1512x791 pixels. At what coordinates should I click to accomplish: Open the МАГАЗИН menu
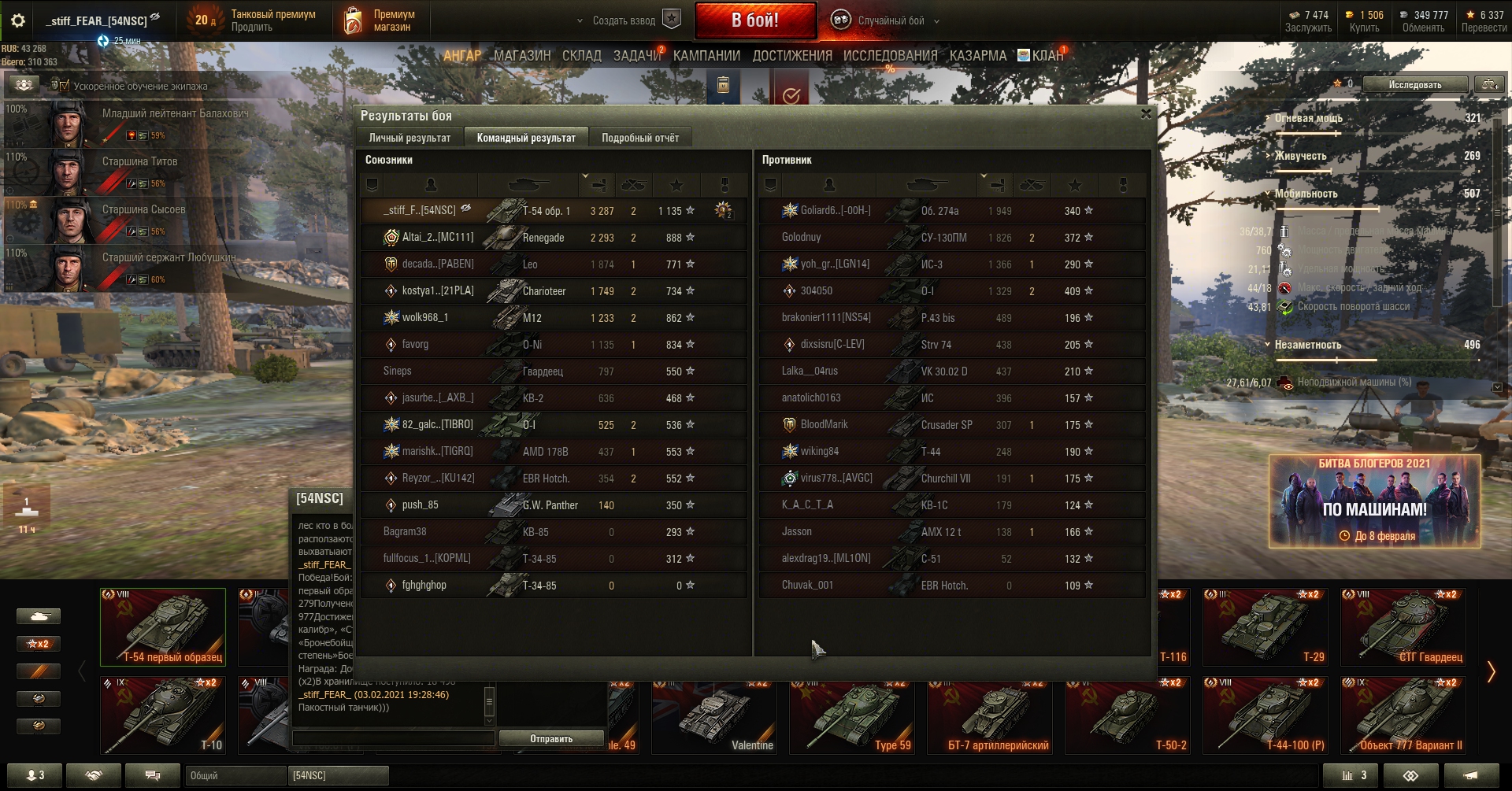521,56
